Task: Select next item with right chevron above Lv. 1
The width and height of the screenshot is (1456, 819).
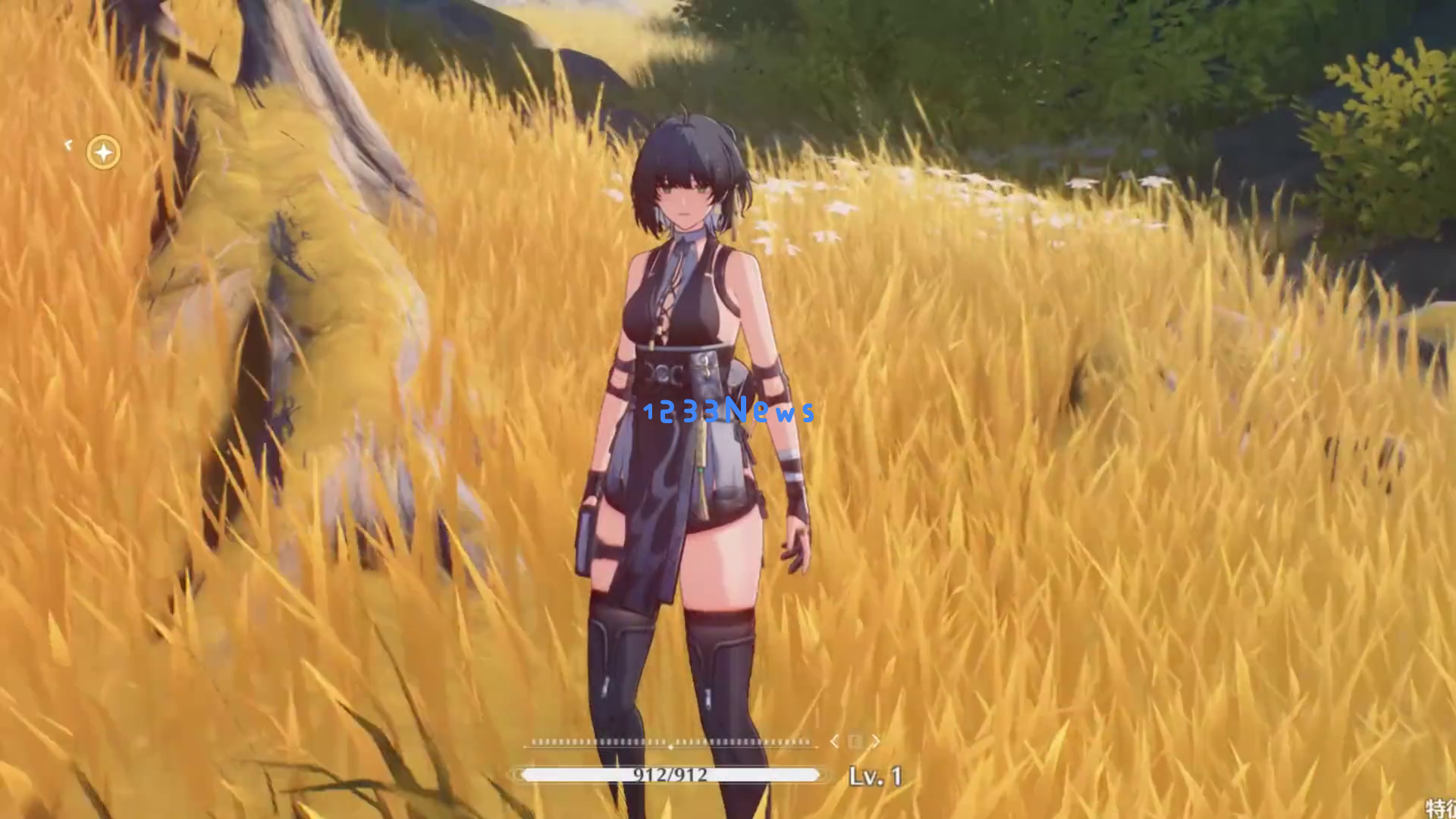Action: [x=876, y=741]
